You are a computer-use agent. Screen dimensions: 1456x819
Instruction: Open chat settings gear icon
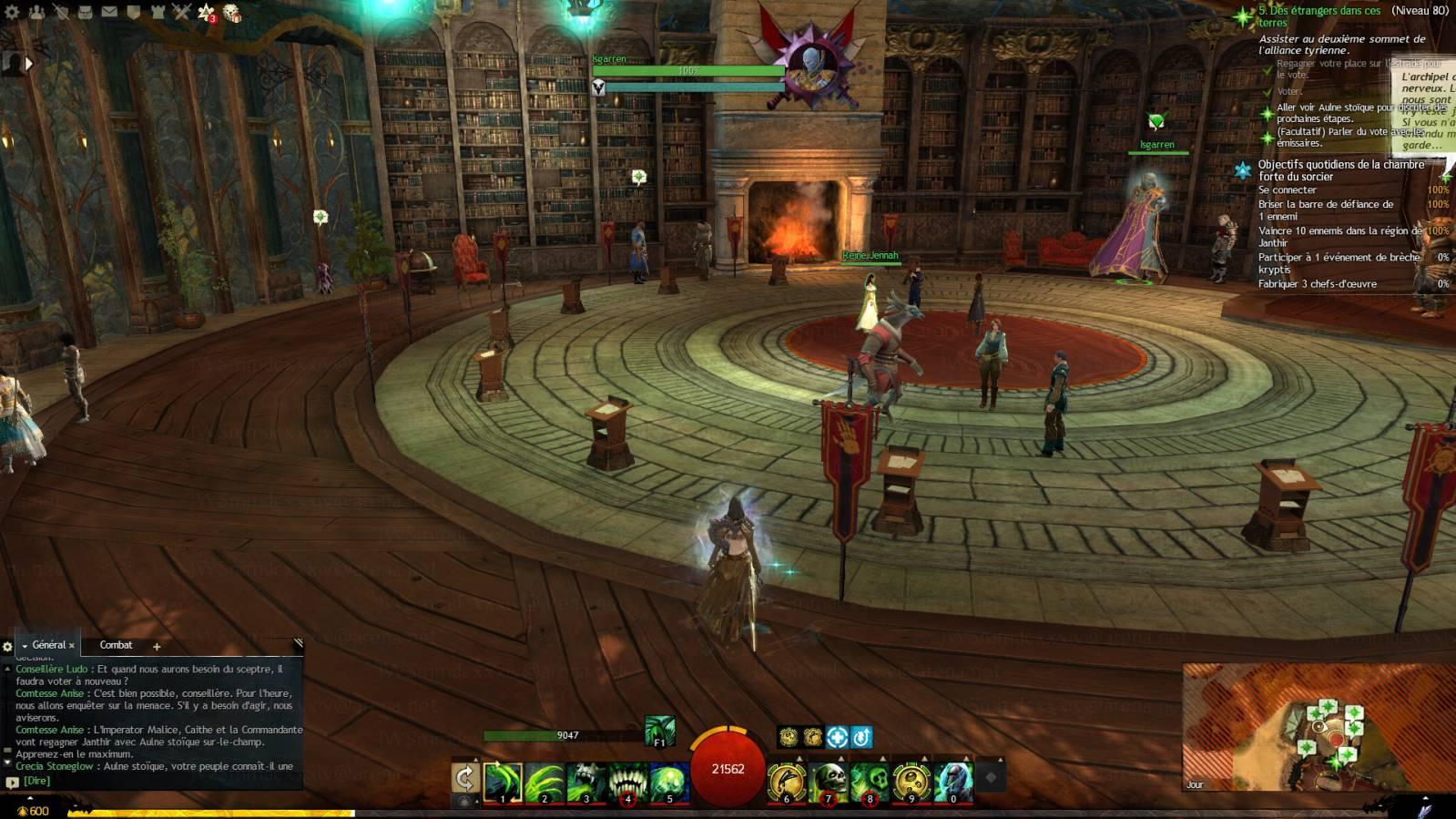pos(7,646)
